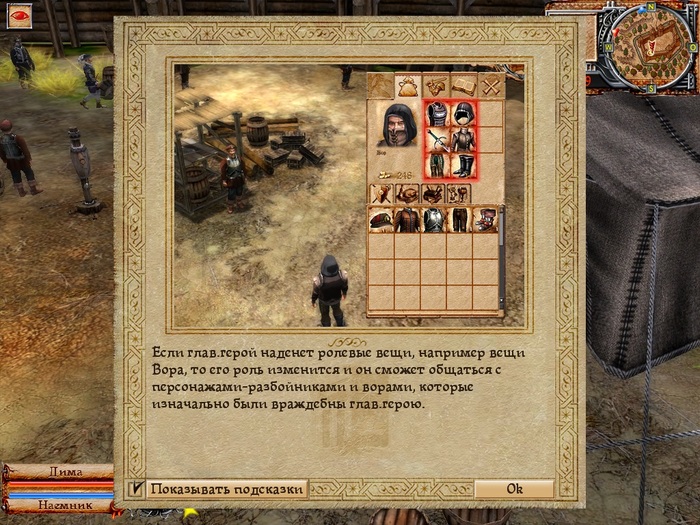Click the red eye icon
700x525 pixels.
[18, 15]
